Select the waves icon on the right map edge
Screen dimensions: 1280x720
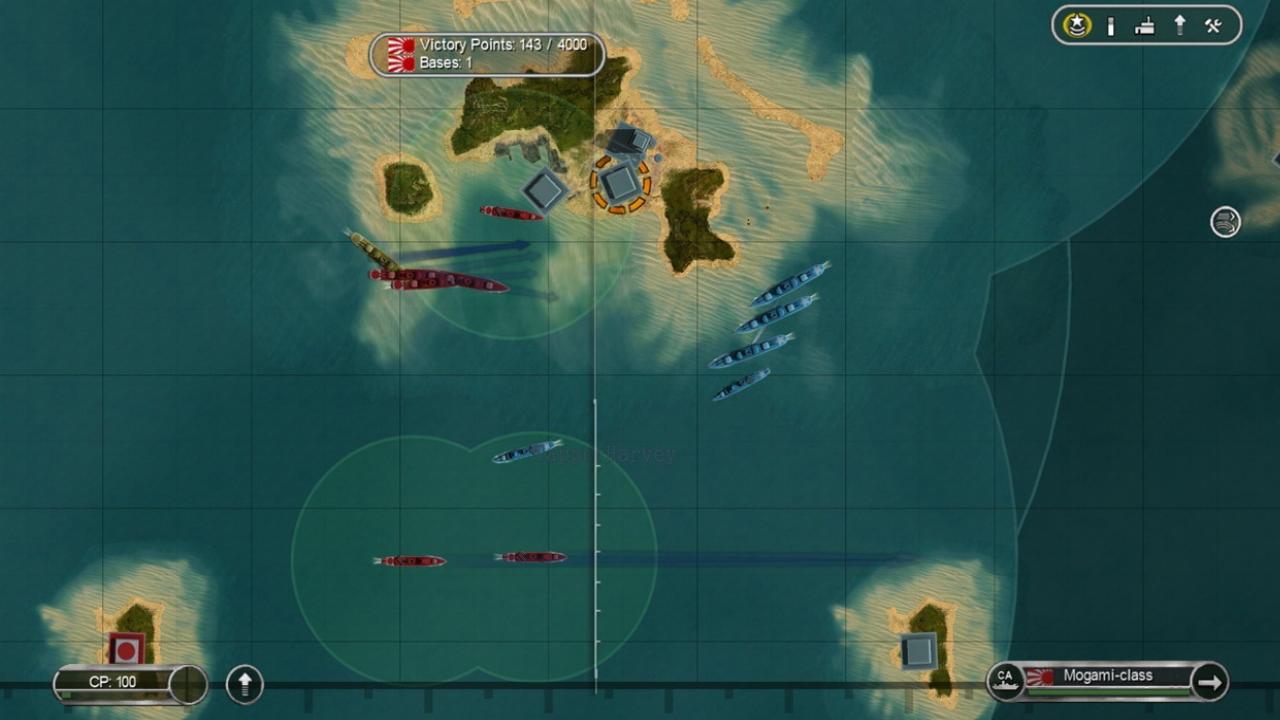point(1224,222)
